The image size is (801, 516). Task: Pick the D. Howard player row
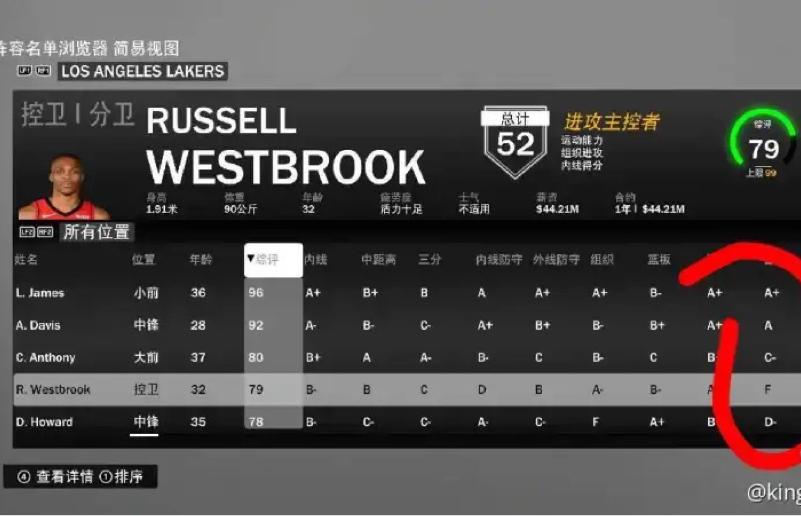[x=44, y=422]
